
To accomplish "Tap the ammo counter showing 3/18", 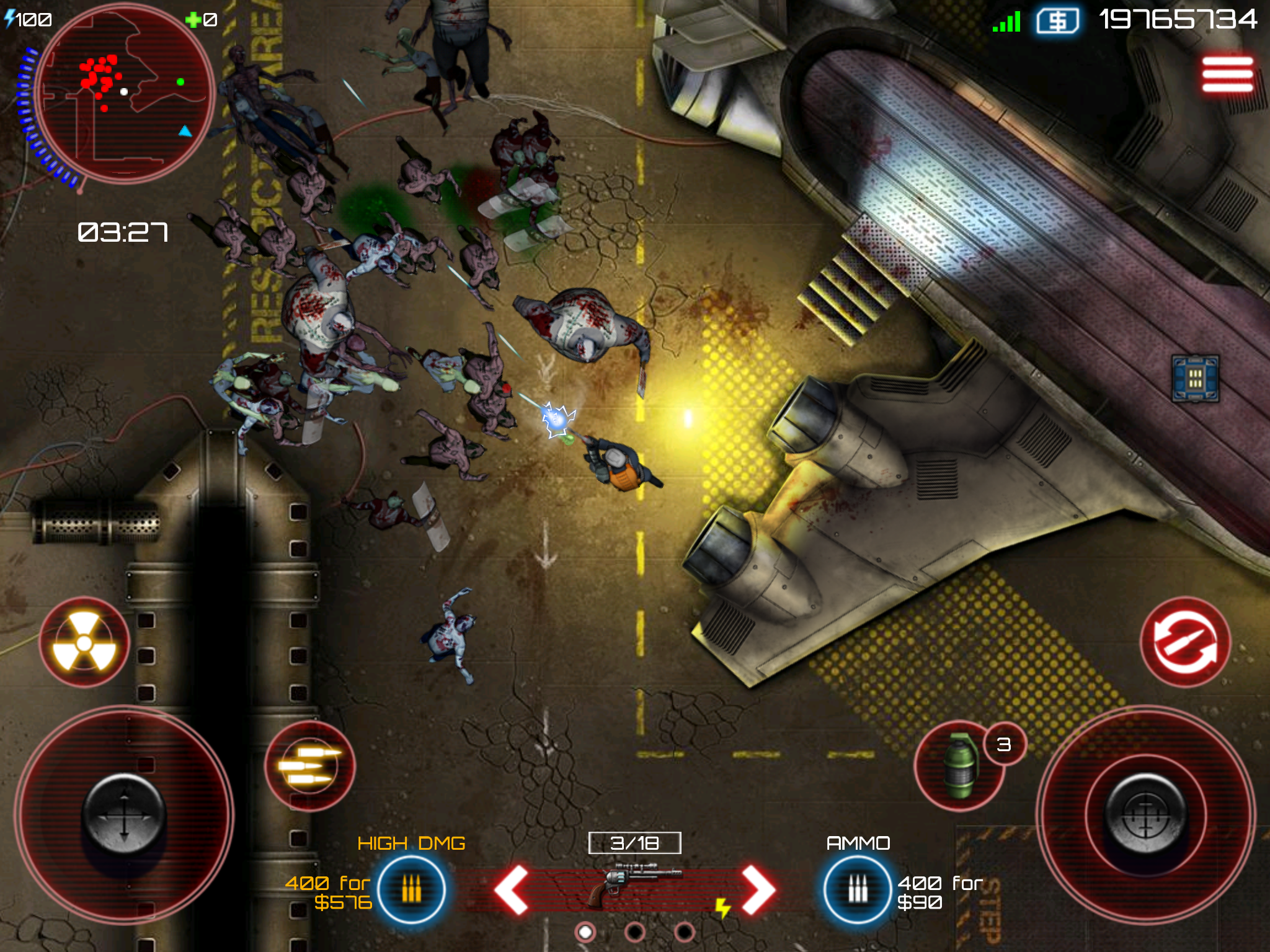I will tap(634, 842).
